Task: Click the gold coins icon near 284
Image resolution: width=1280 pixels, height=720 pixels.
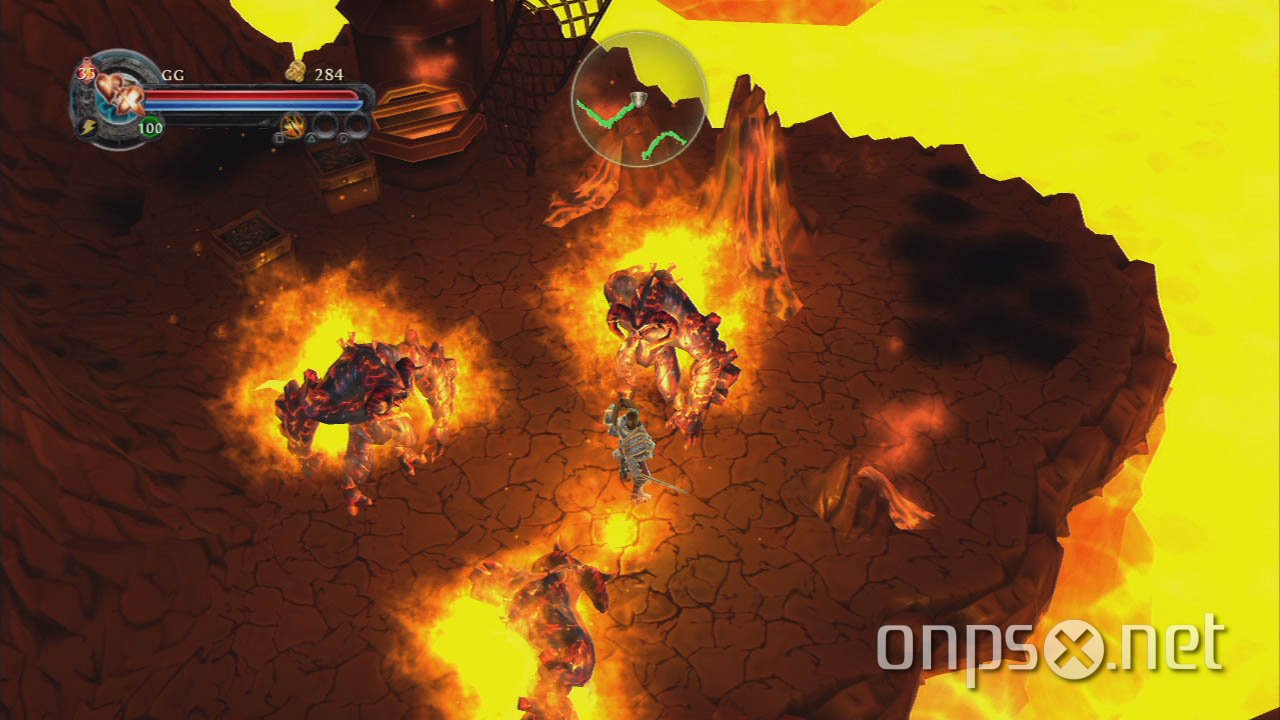Action: 297,71
